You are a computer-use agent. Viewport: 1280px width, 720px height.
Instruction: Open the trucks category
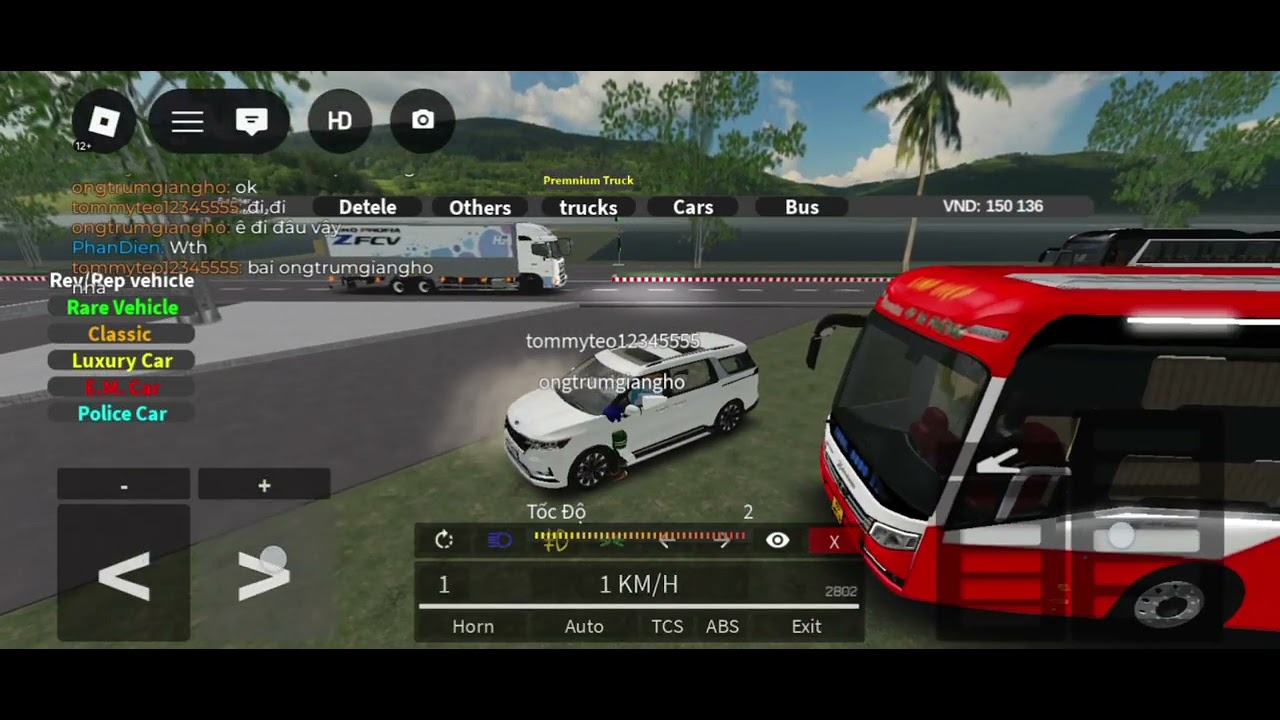click(588, 207)
